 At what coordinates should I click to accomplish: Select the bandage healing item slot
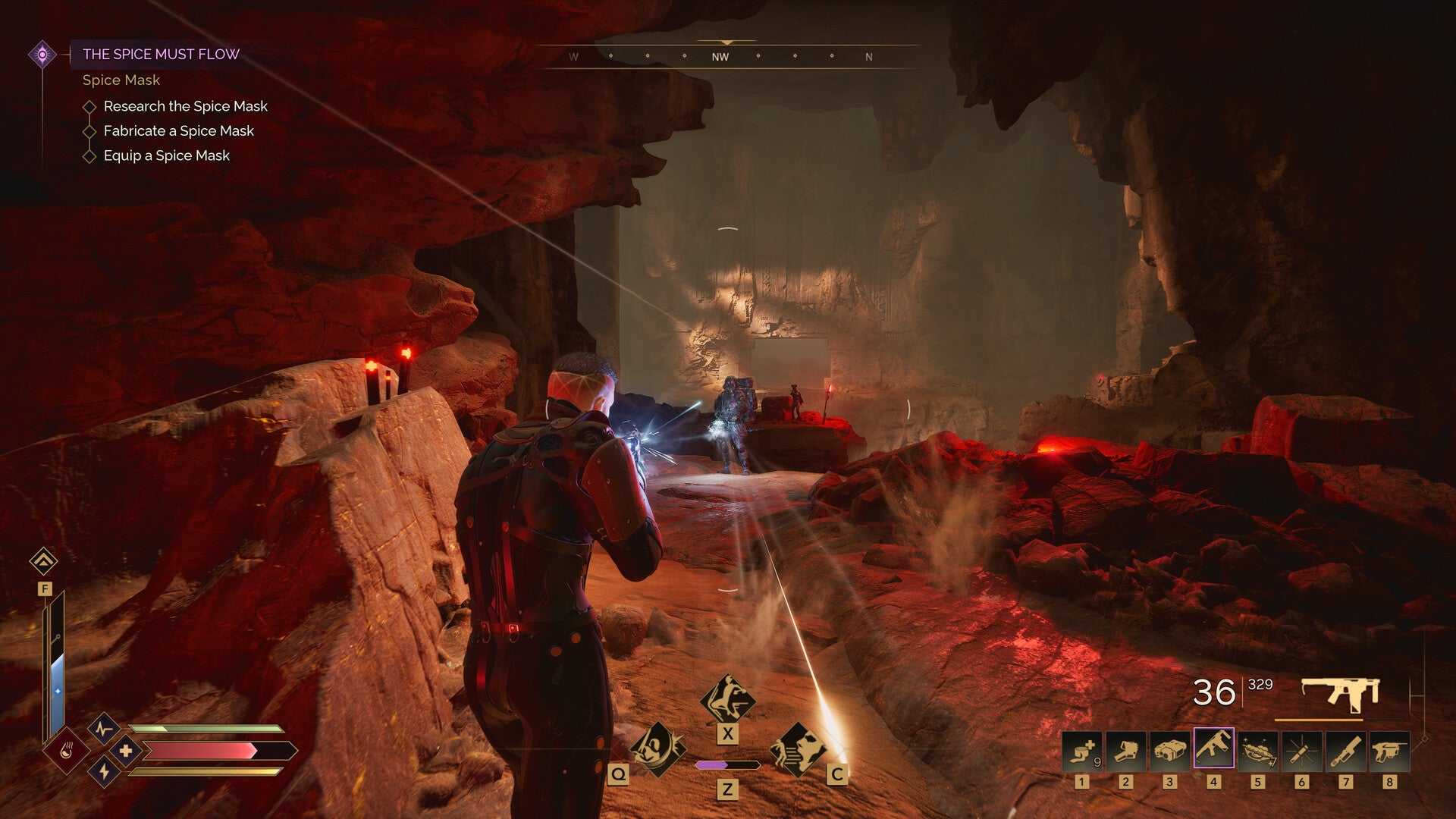pos(1082,751)
